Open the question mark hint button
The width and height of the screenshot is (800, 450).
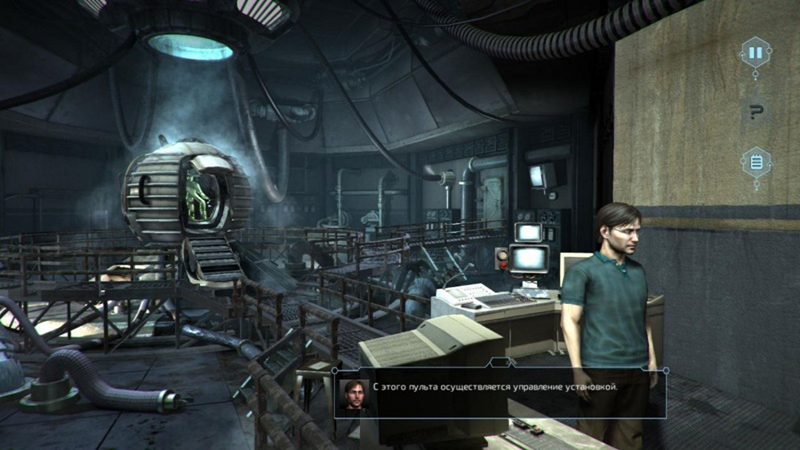pyautogui.click(x=755, y=111)
